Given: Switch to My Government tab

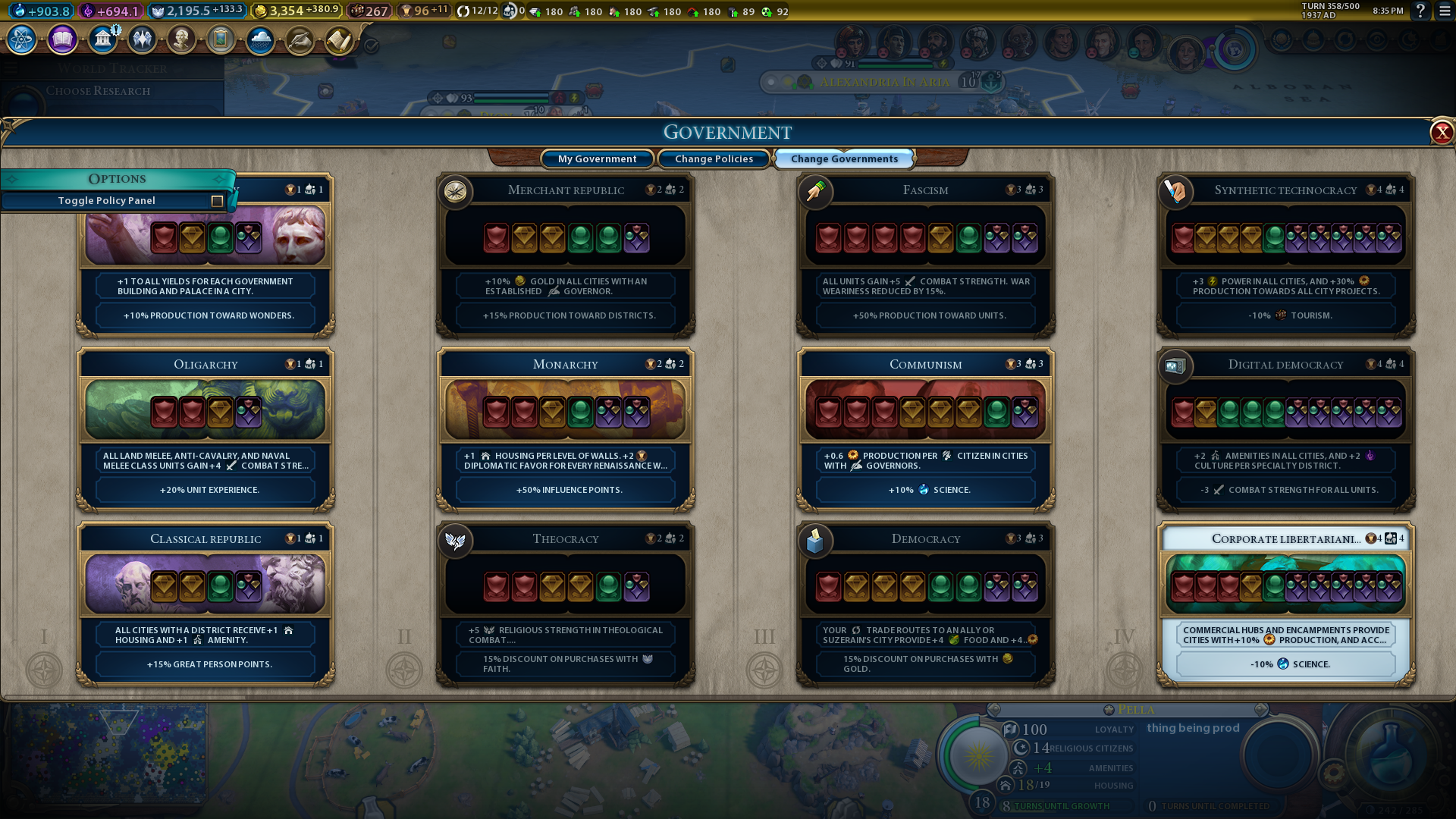Looking at the screenshot, I should pos(597,158).
